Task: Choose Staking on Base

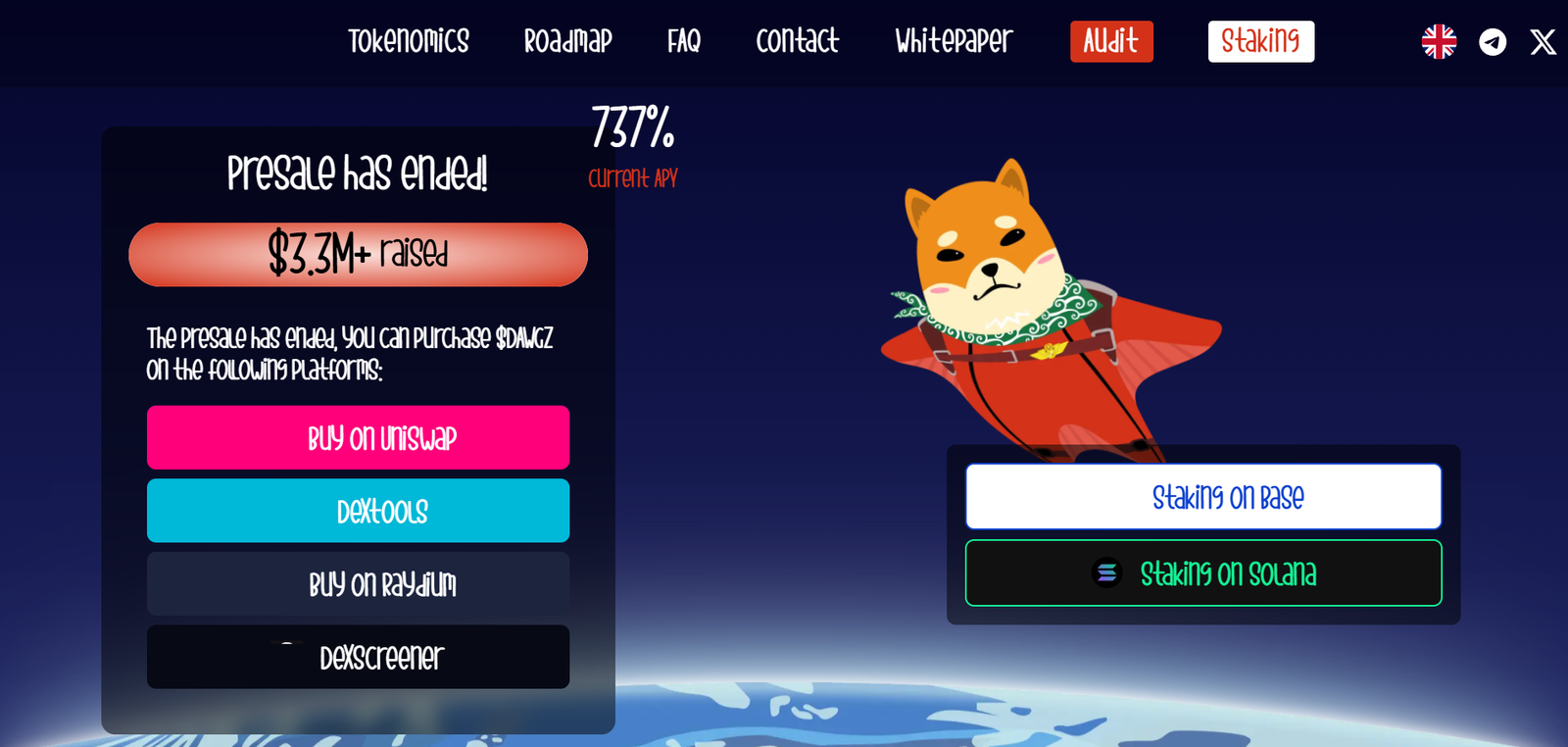Action: tap(1203, 497)
